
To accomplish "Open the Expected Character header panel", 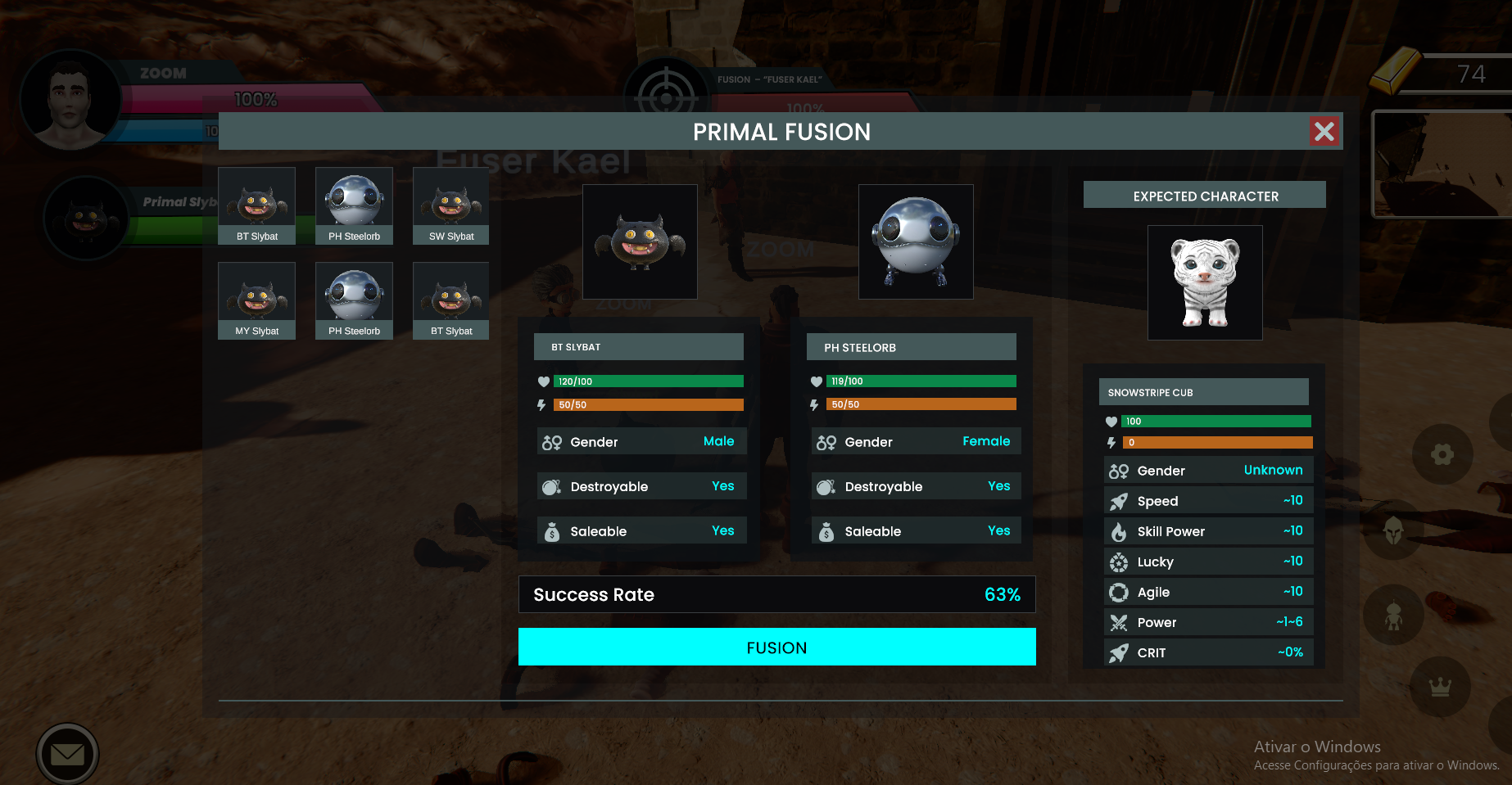I will [x=1204, y=195].
